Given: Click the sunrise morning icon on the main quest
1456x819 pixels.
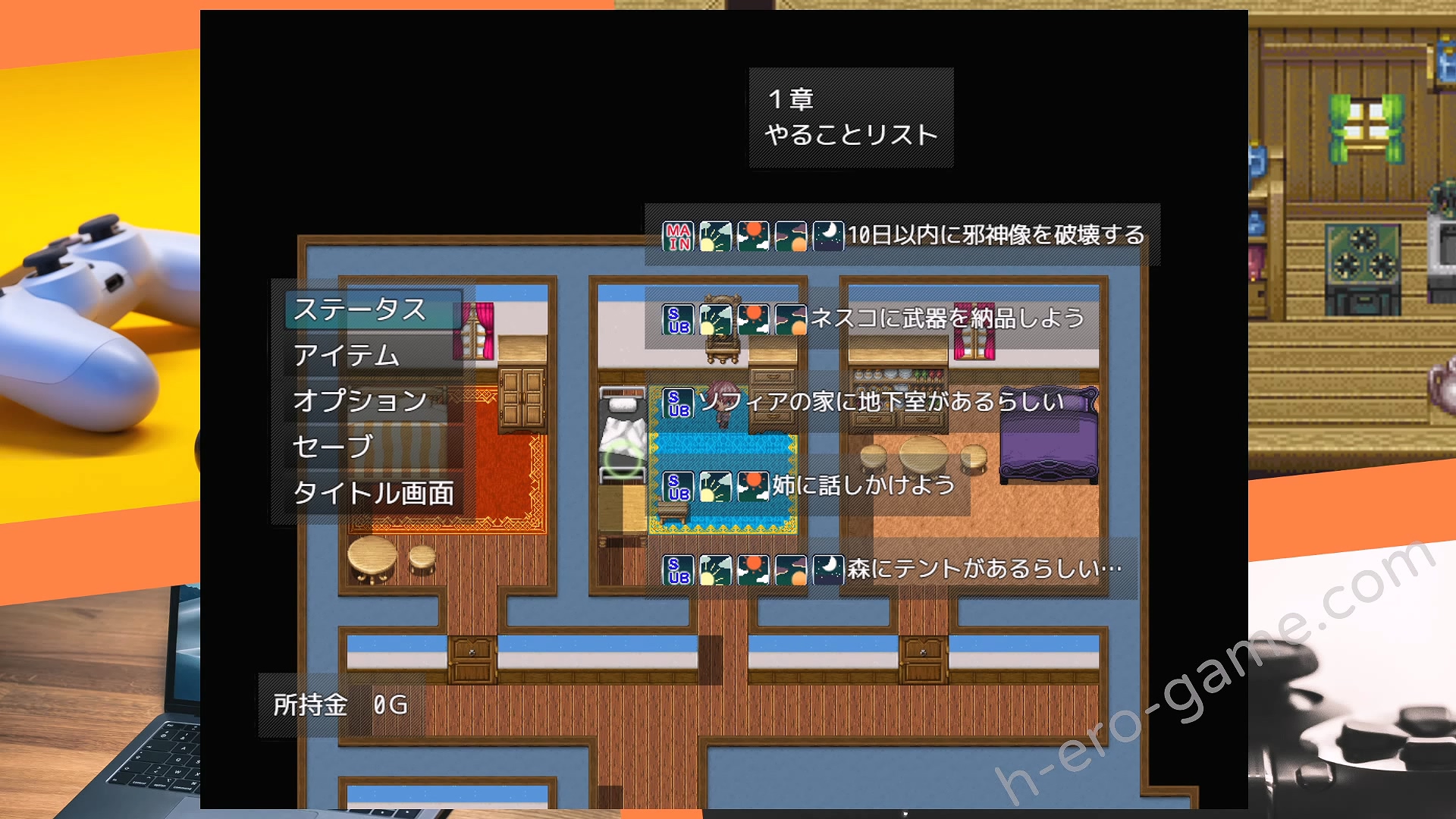Looking at the screenshot, I should click(717, 235).
